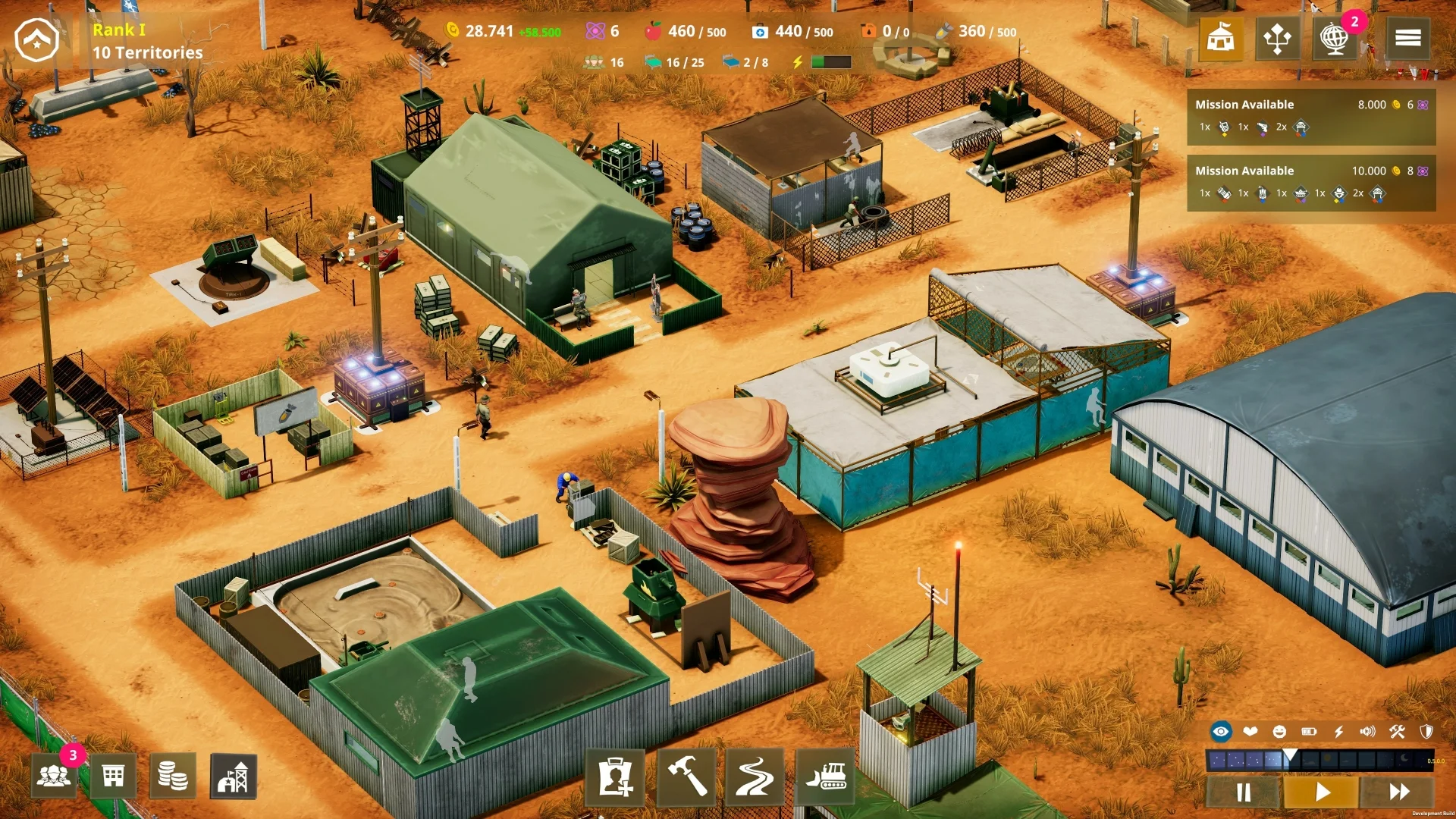
Task: Fast-forward the game speed
Action: (1399, 792)
